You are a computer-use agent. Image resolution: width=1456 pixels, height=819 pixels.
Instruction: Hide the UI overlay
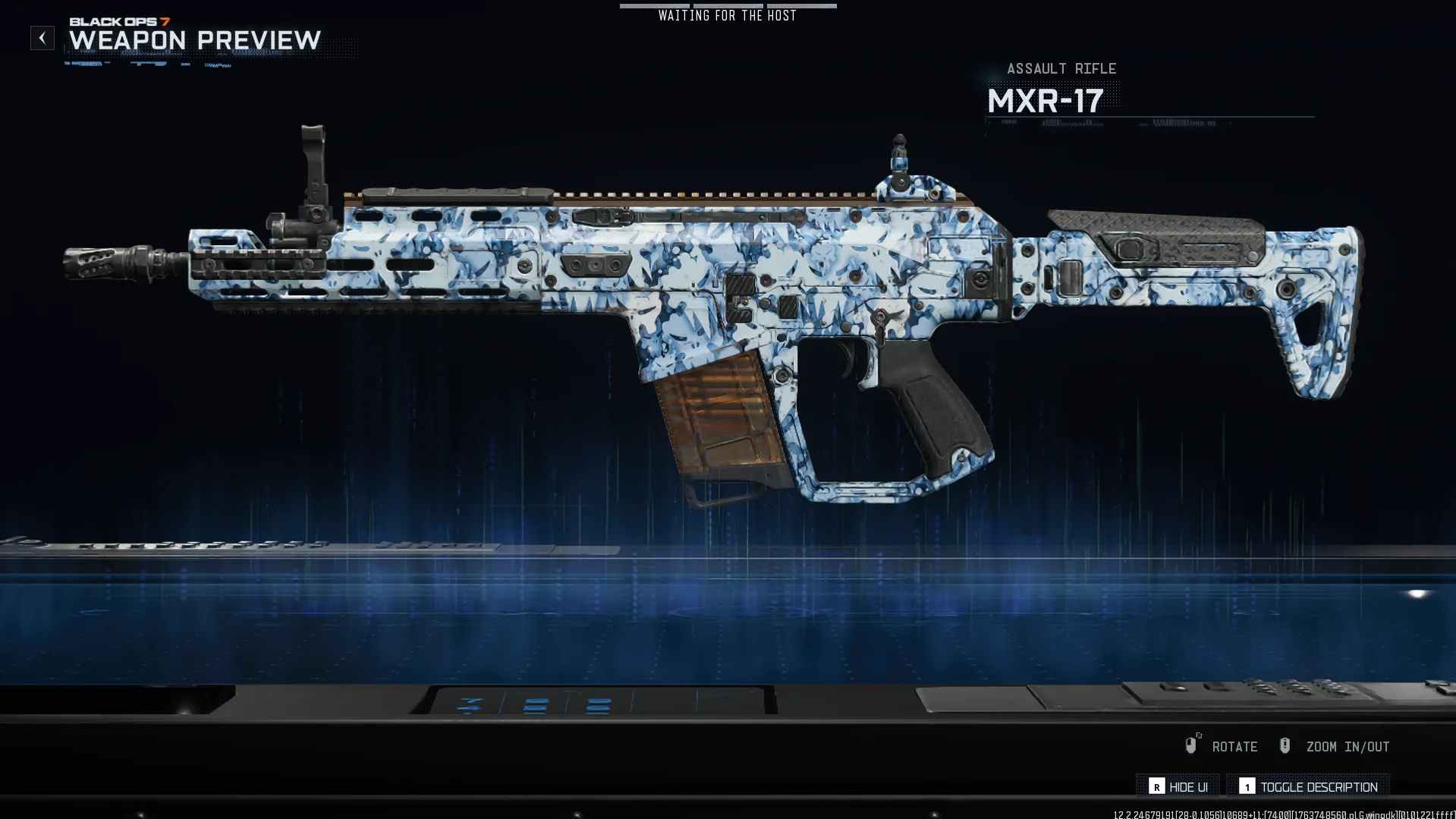pos(1178,786)
